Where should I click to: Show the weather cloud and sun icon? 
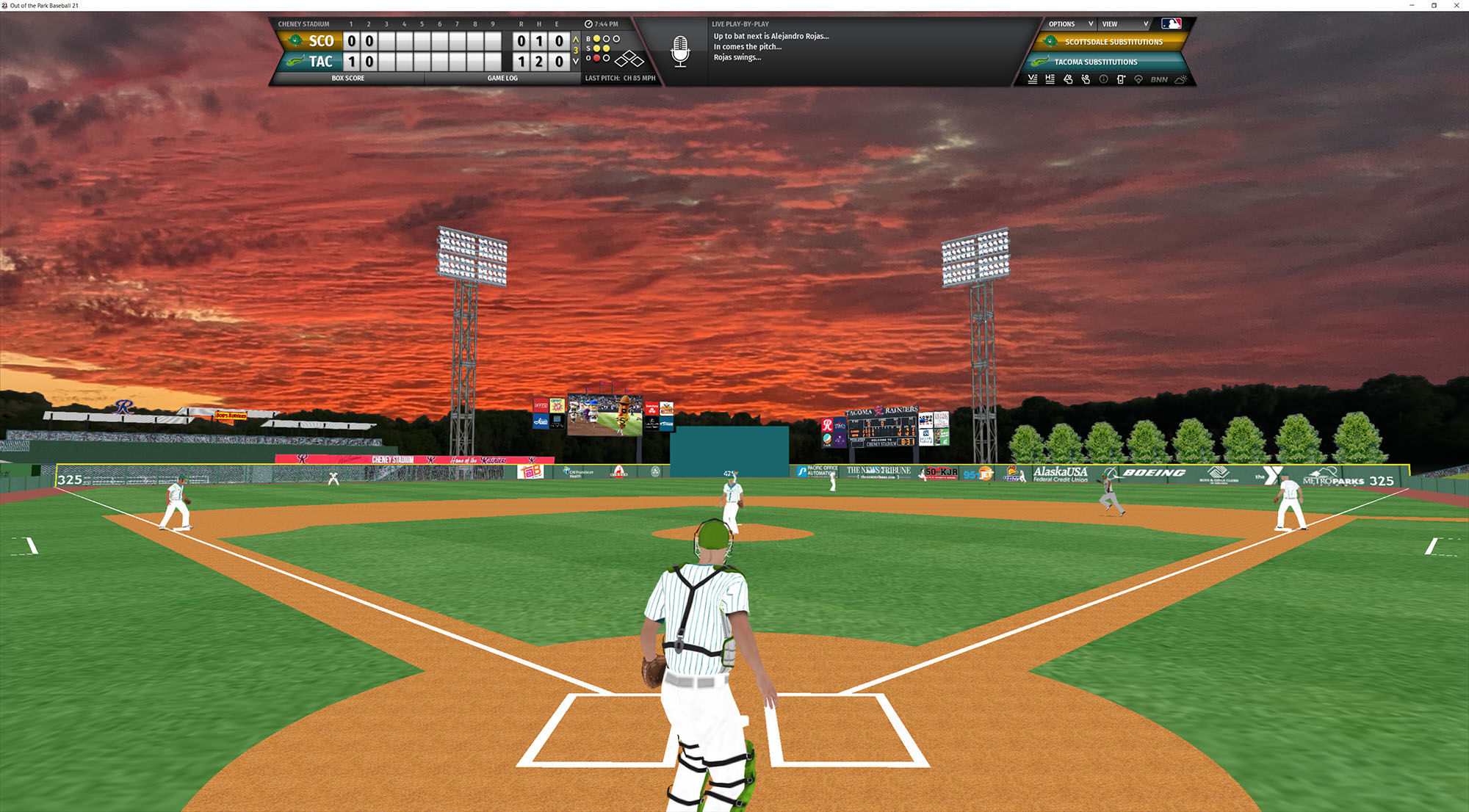pyautogui.click(x=1180, y=79)
